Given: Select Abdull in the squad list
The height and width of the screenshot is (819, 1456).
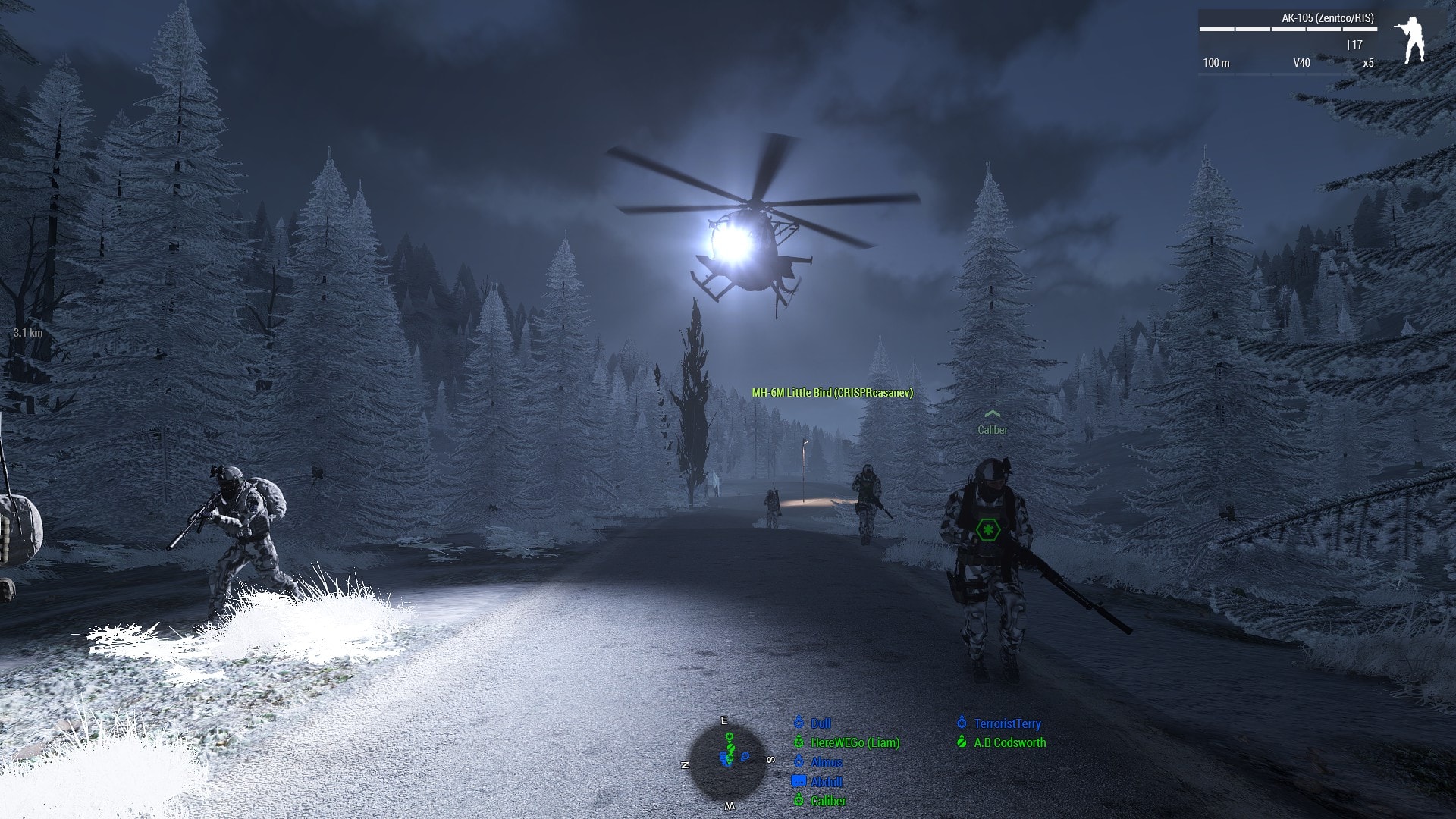Looking at the screenshot, I should tap(826, 782).
